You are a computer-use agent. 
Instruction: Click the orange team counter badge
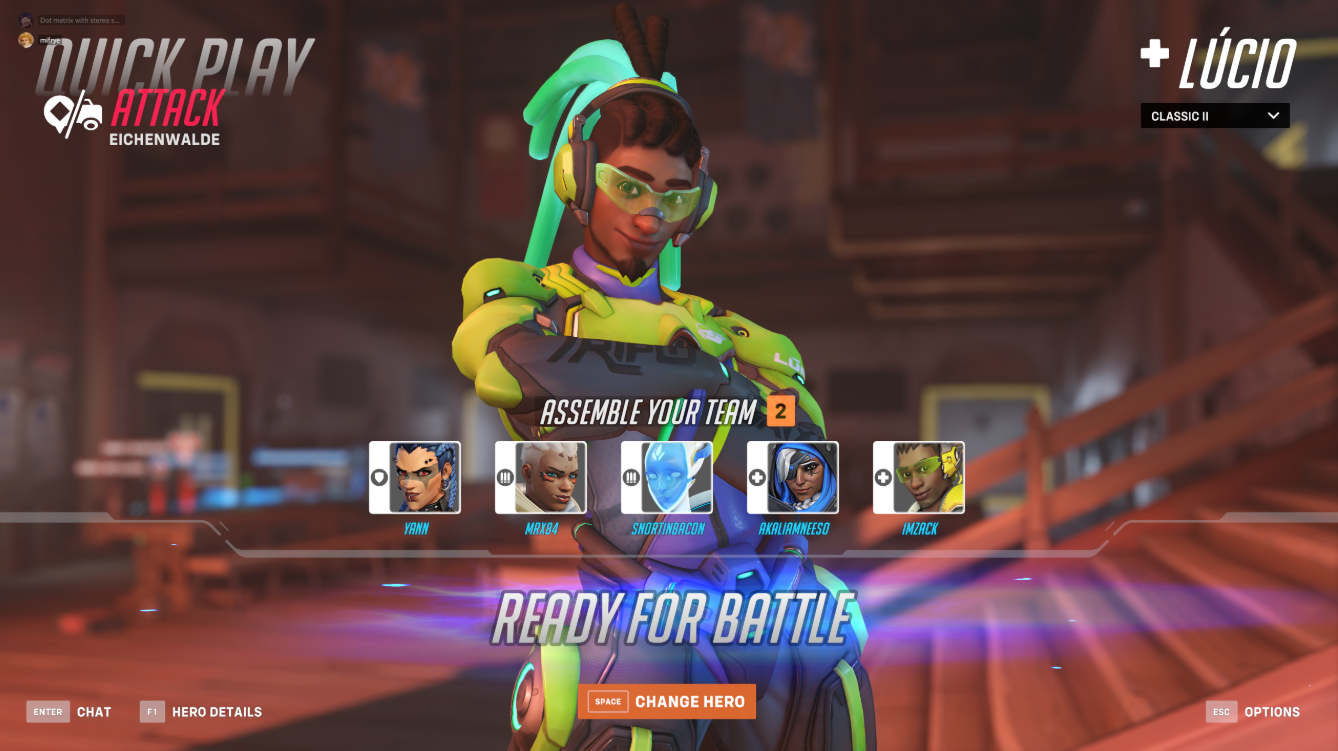[780, 410]
